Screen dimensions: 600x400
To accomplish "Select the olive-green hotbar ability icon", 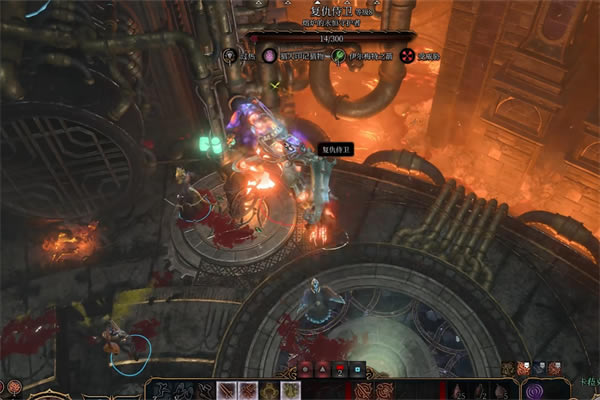I will (x=290, y=389).
